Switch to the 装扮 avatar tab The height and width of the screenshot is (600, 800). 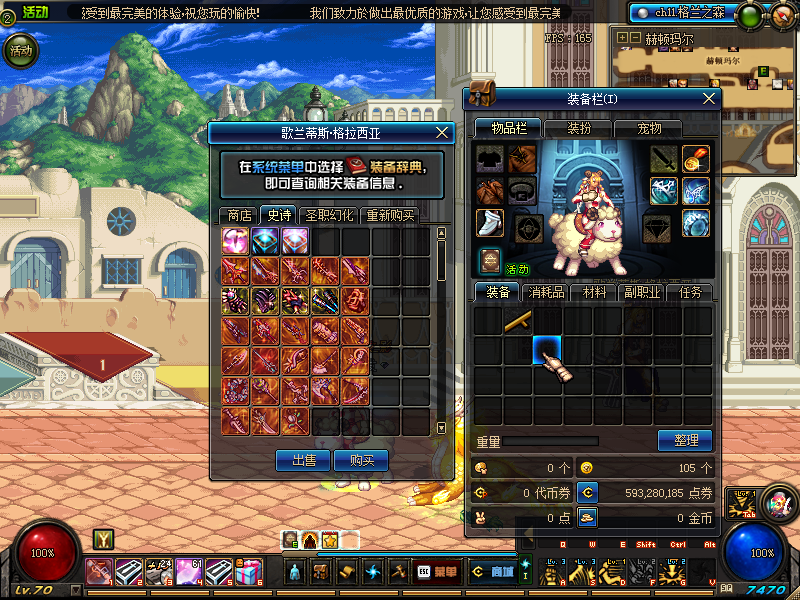579,128
